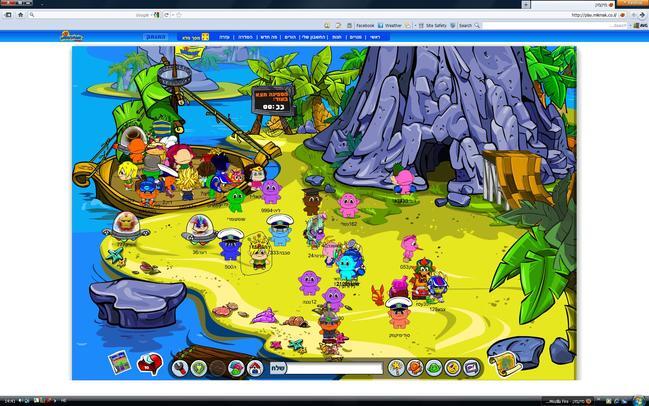Click the wrench settings icon
The image size is (649, 406).
pyautogui.click(x=181, y=368)
